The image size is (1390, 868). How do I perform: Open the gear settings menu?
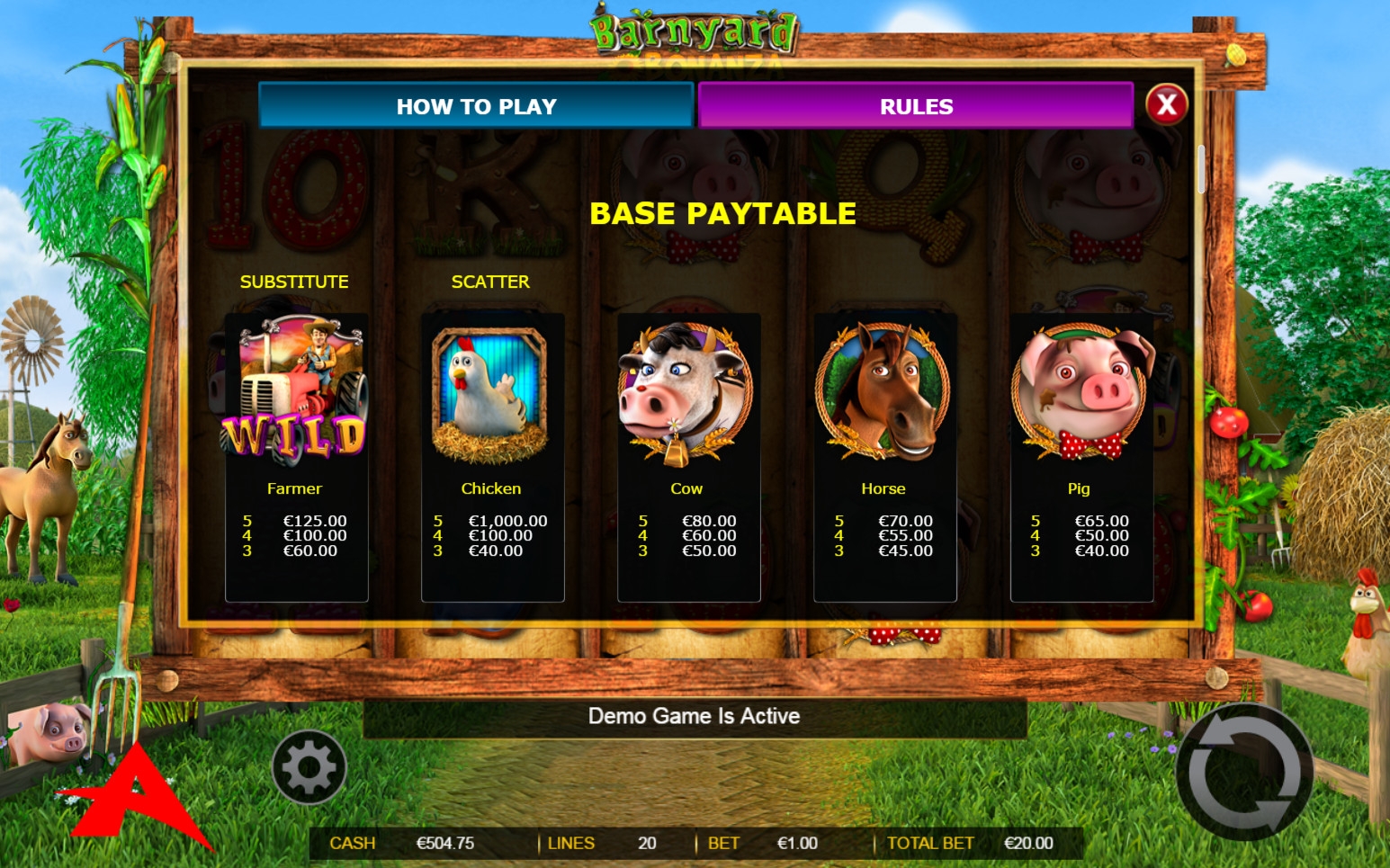(309, 767)
